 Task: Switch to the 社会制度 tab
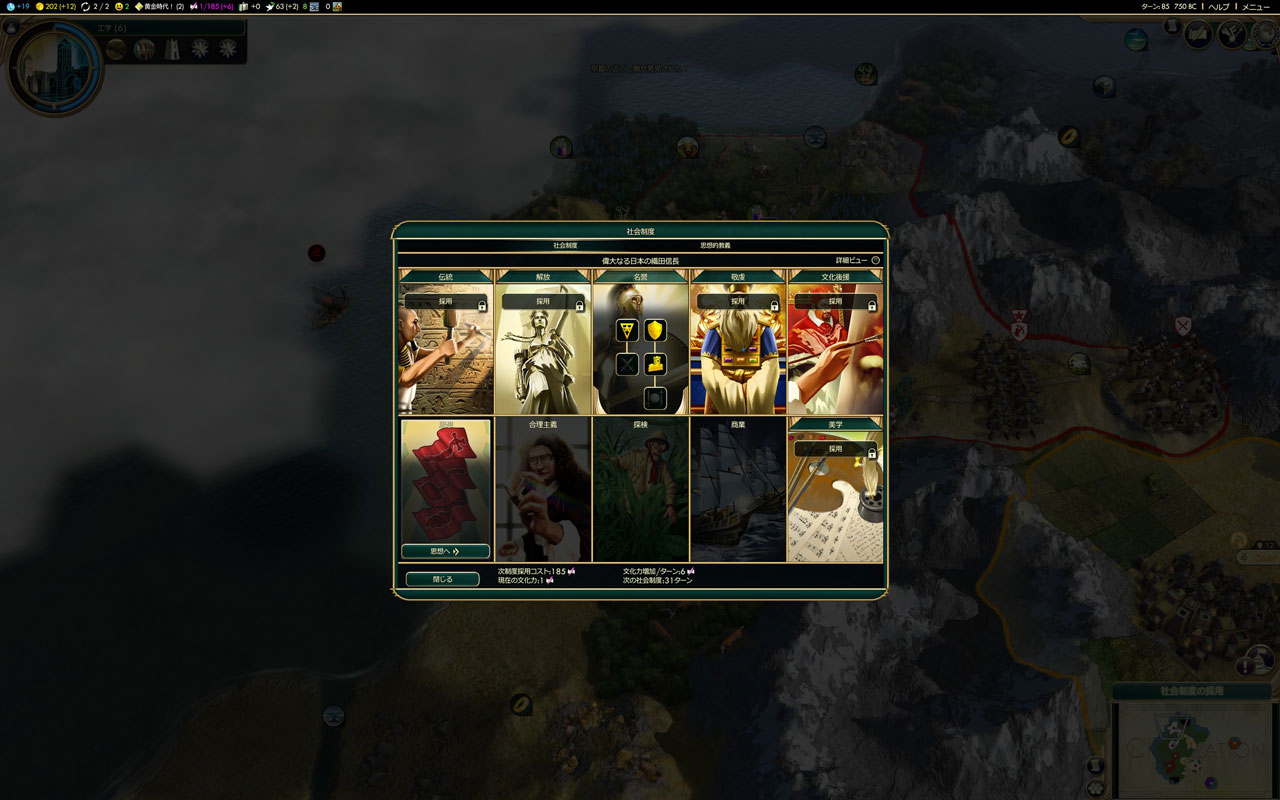566,245
